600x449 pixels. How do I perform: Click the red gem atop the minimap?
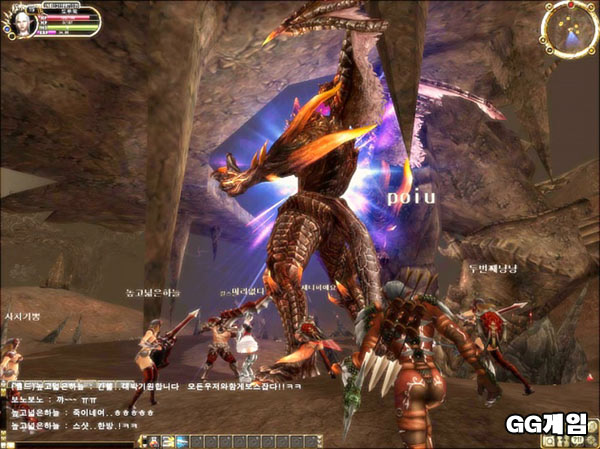(x=570, y=5)
